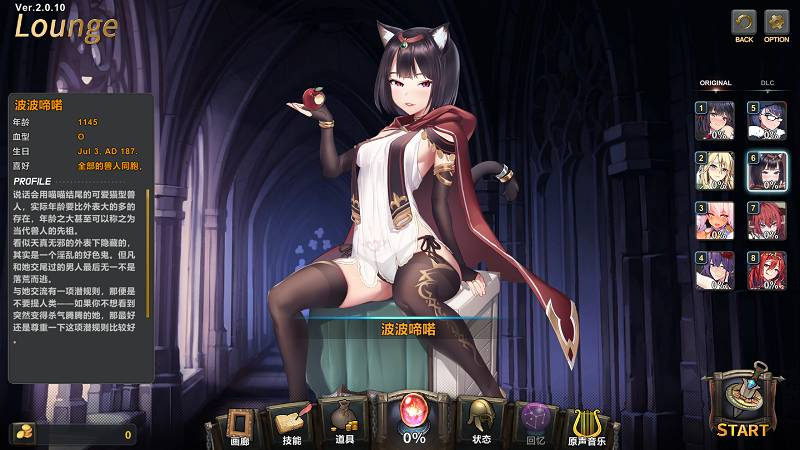Screen dimensions: 800x450
Task: Select character portrait number 5 with glasses
Action: 768,120
